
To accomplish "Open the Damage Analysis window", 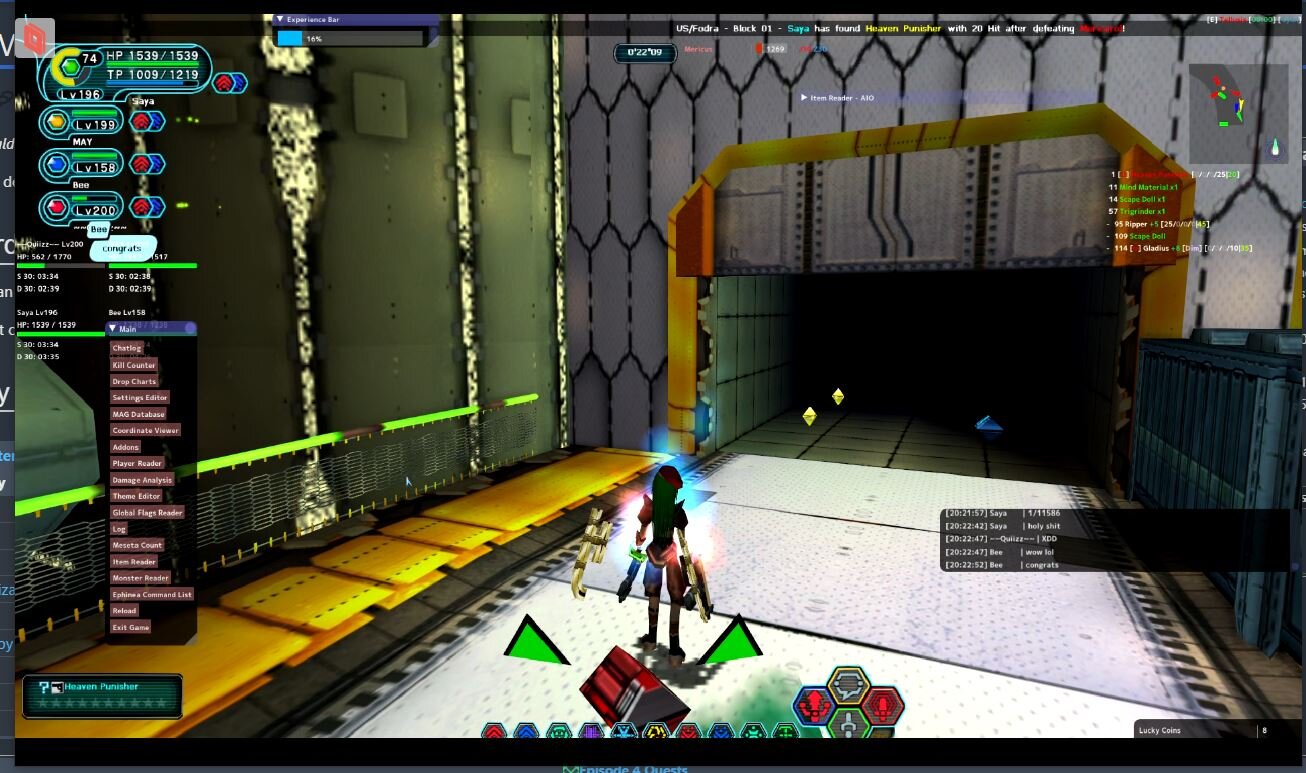I will [x=142, y=480].
